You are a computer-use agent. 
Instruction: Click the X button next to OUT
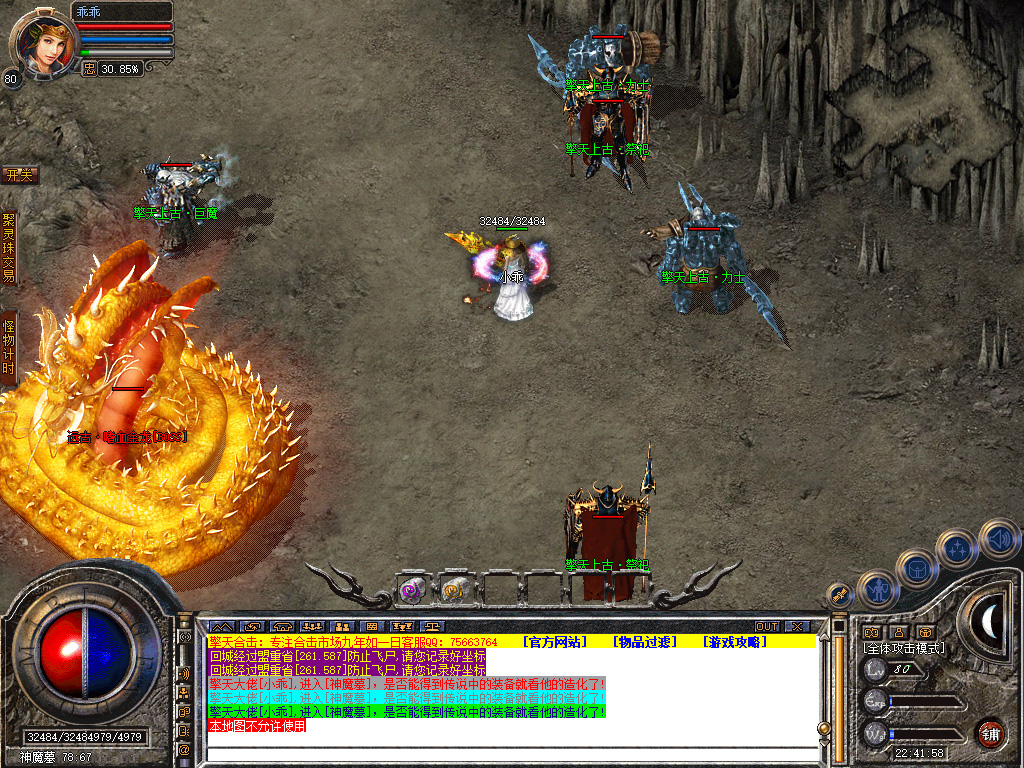pyautogui.click(x=796, y=627)
